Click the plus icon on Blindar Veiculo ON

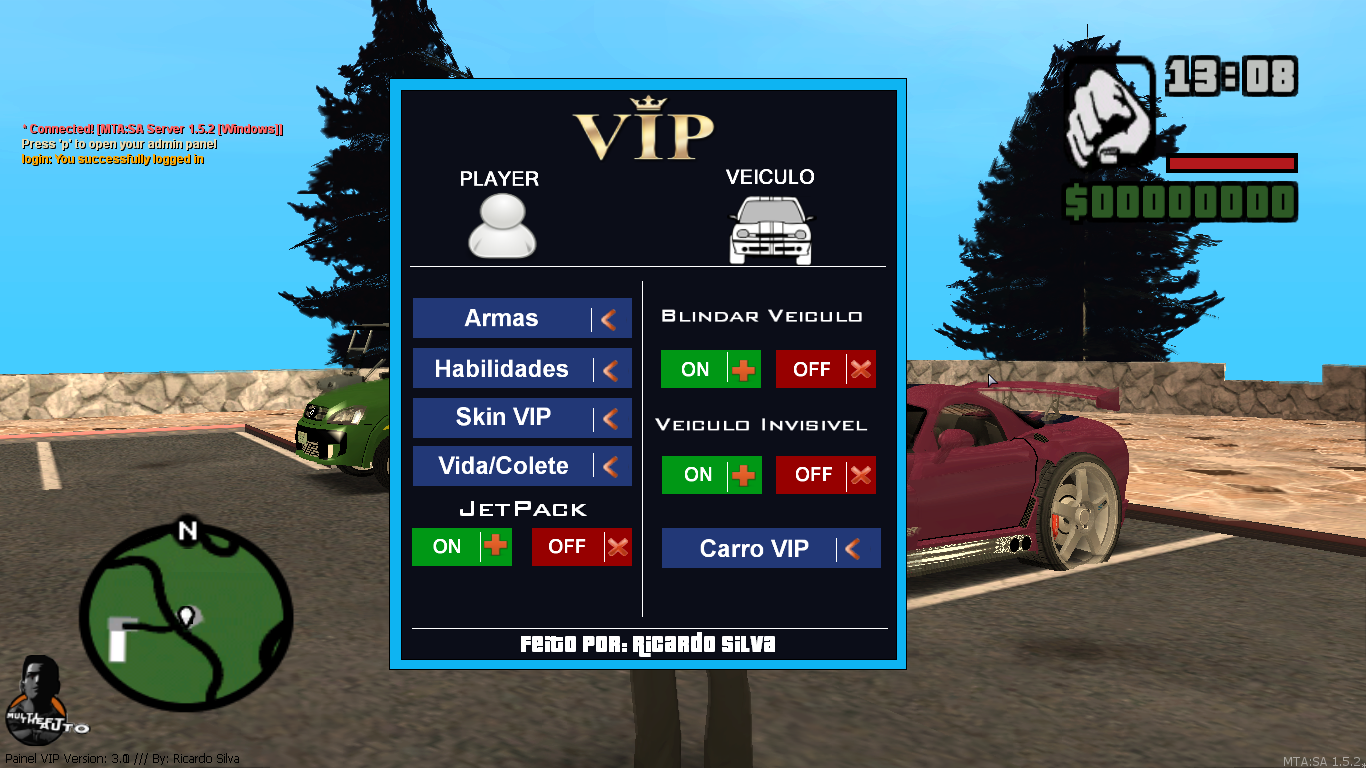(742, 369)
